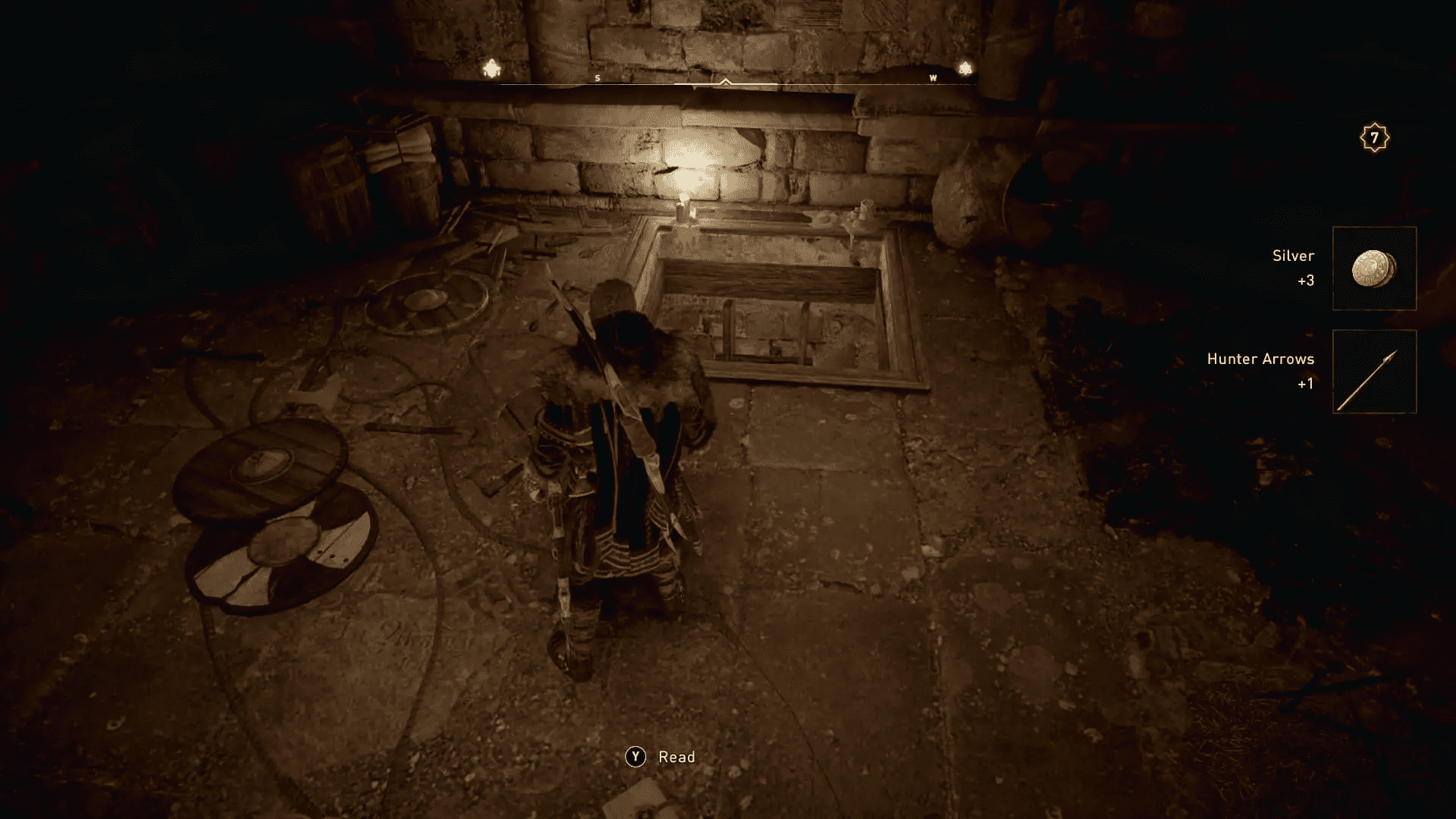This screenshot has height=819, width=1456.
Task: Click the compass heading arrow indicator
Action: click(726, 82)
